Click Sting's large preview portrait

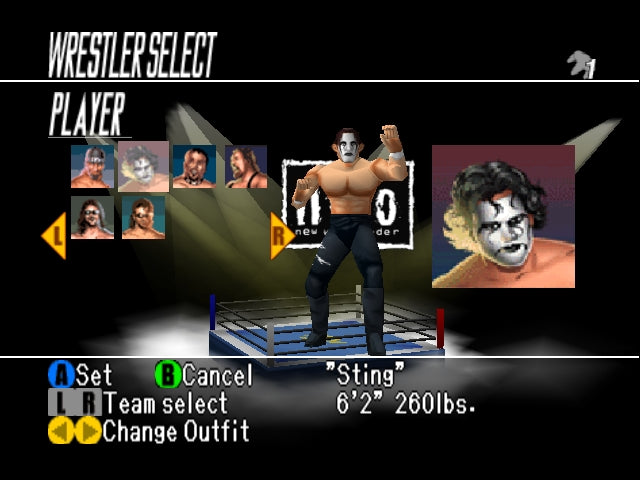(503, 216)
